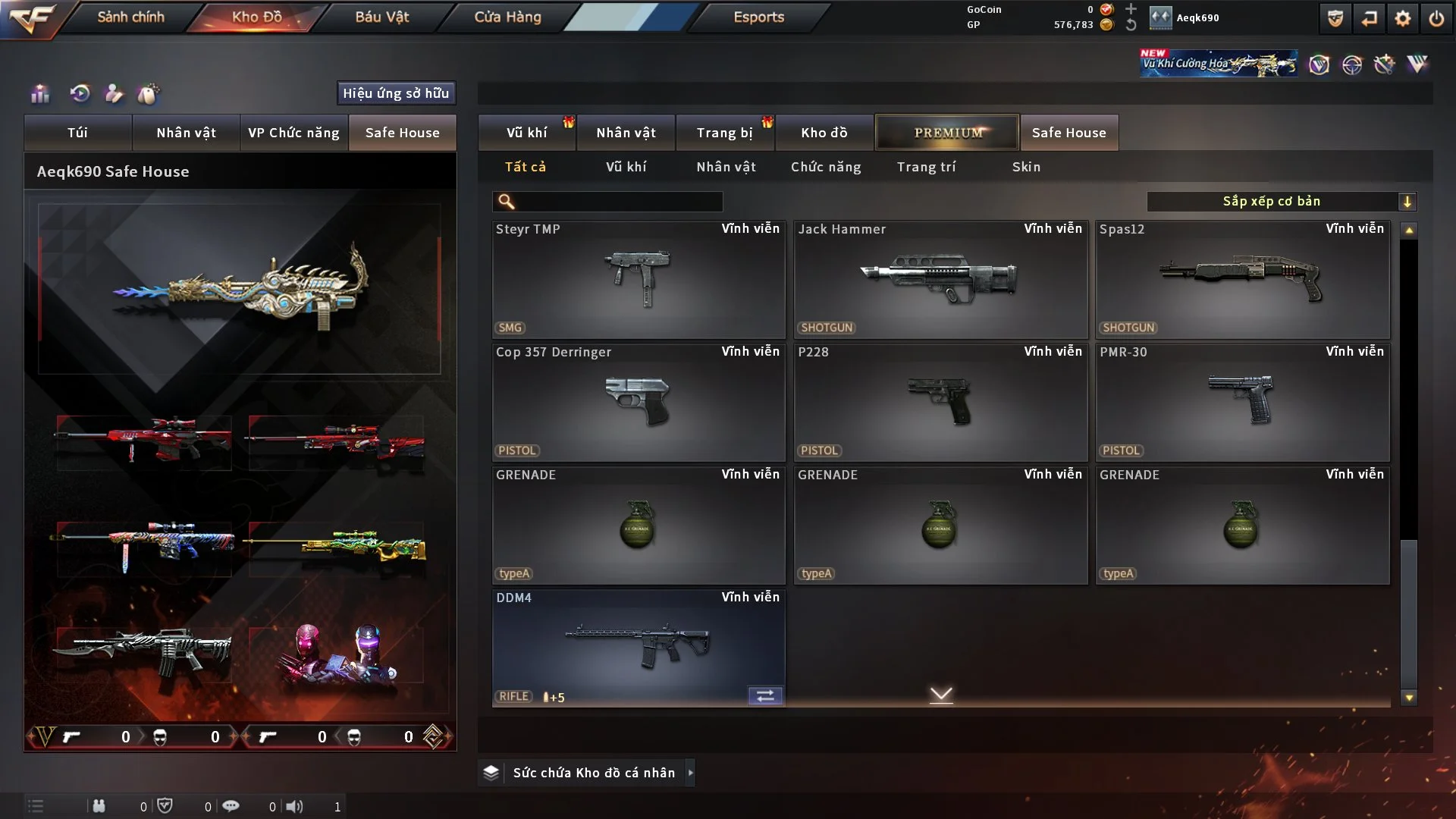The width and height of the screenshot is (1456, 819).
Task: Switch to the Báu Vật tab
Action: point(381,17)
